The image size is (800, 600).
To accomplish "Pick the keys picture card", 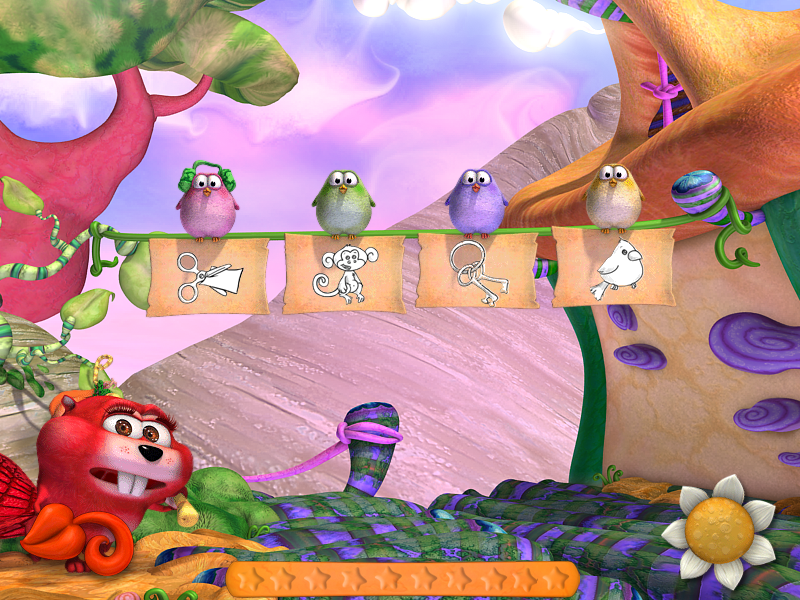I will click(x=476, y=270).
